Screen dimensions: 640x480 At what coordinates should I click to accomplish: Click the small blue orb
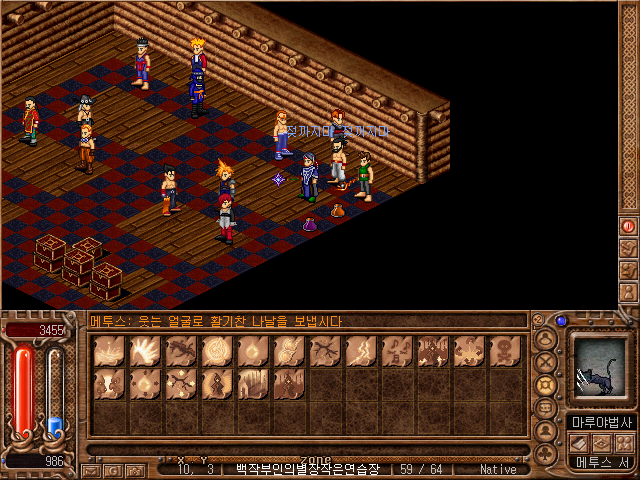(561, 321)
